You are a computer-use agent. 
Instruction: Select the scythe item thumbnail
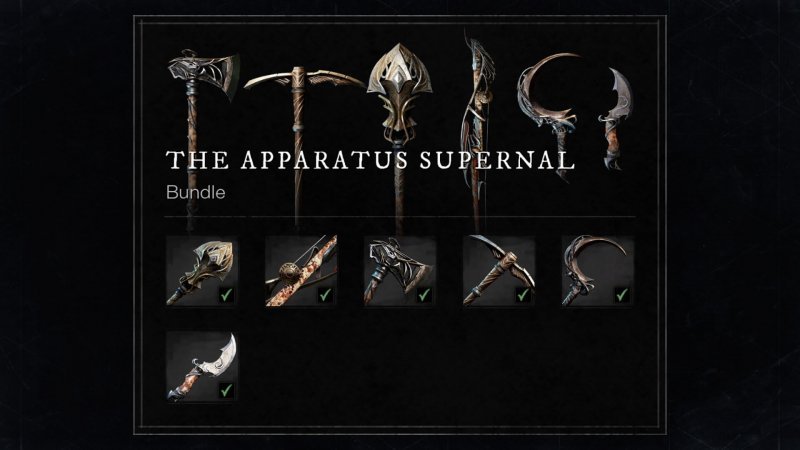point(499,271)
